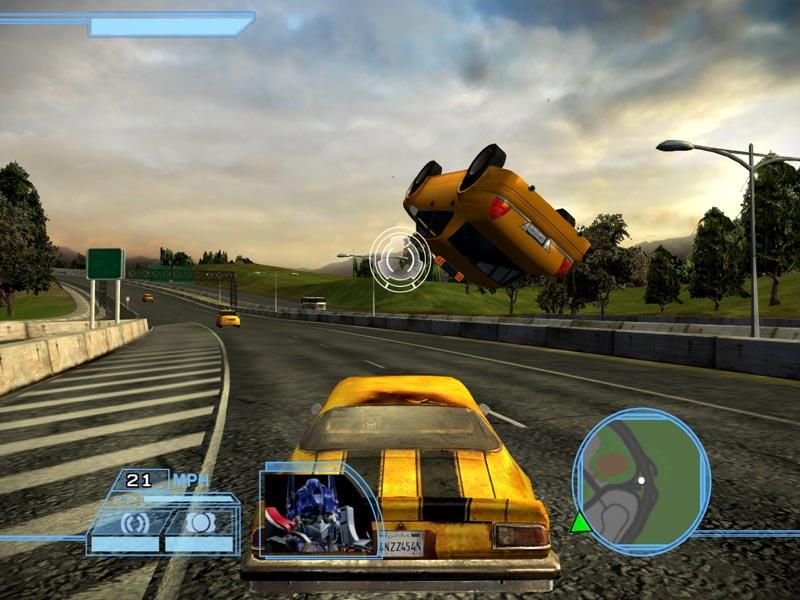Select the green triangle objective marker
Screen dimensions: 800x600
click(x=580, y=522)
